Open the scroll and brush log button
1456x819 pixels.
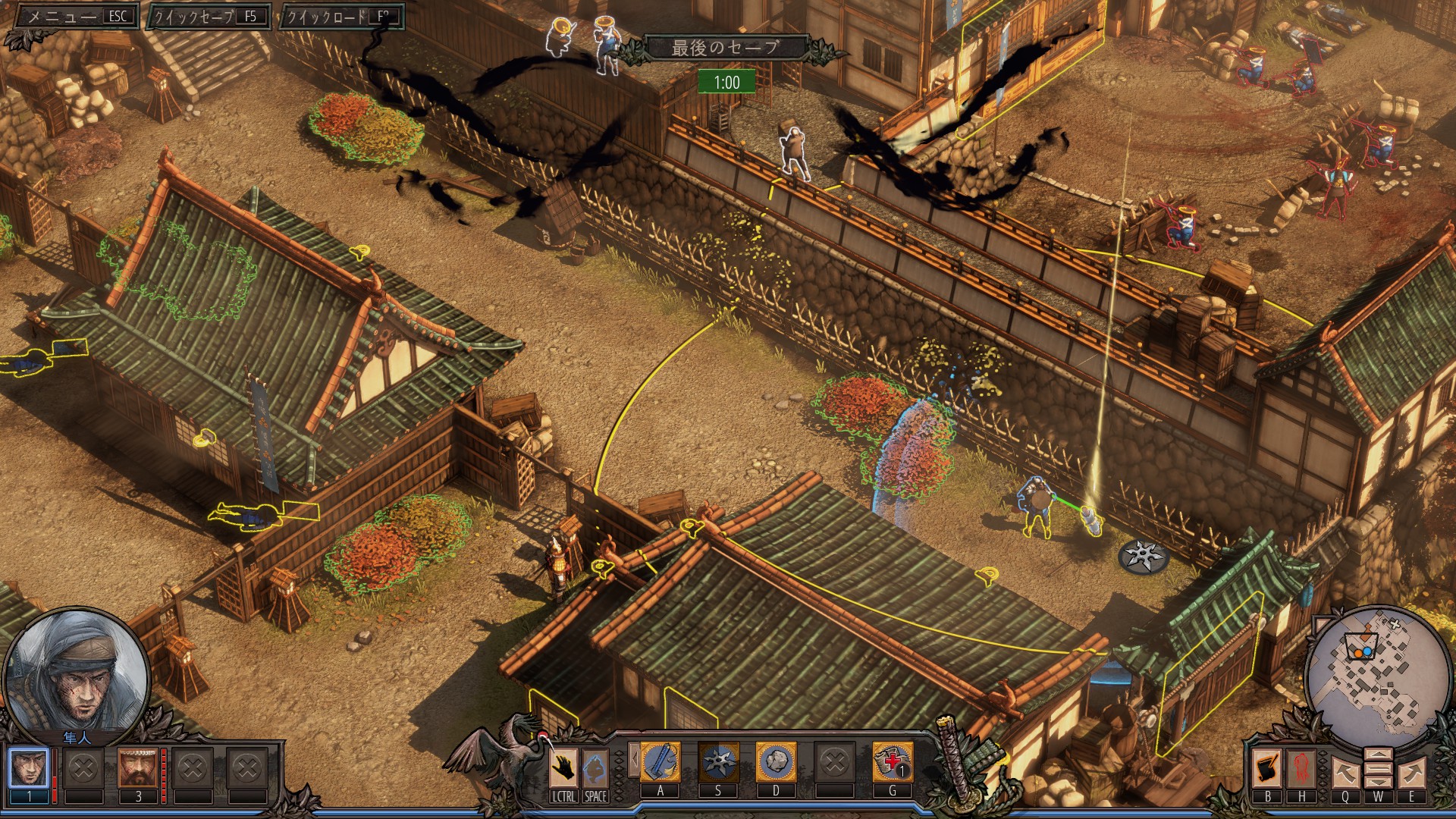coord(1267,768)
